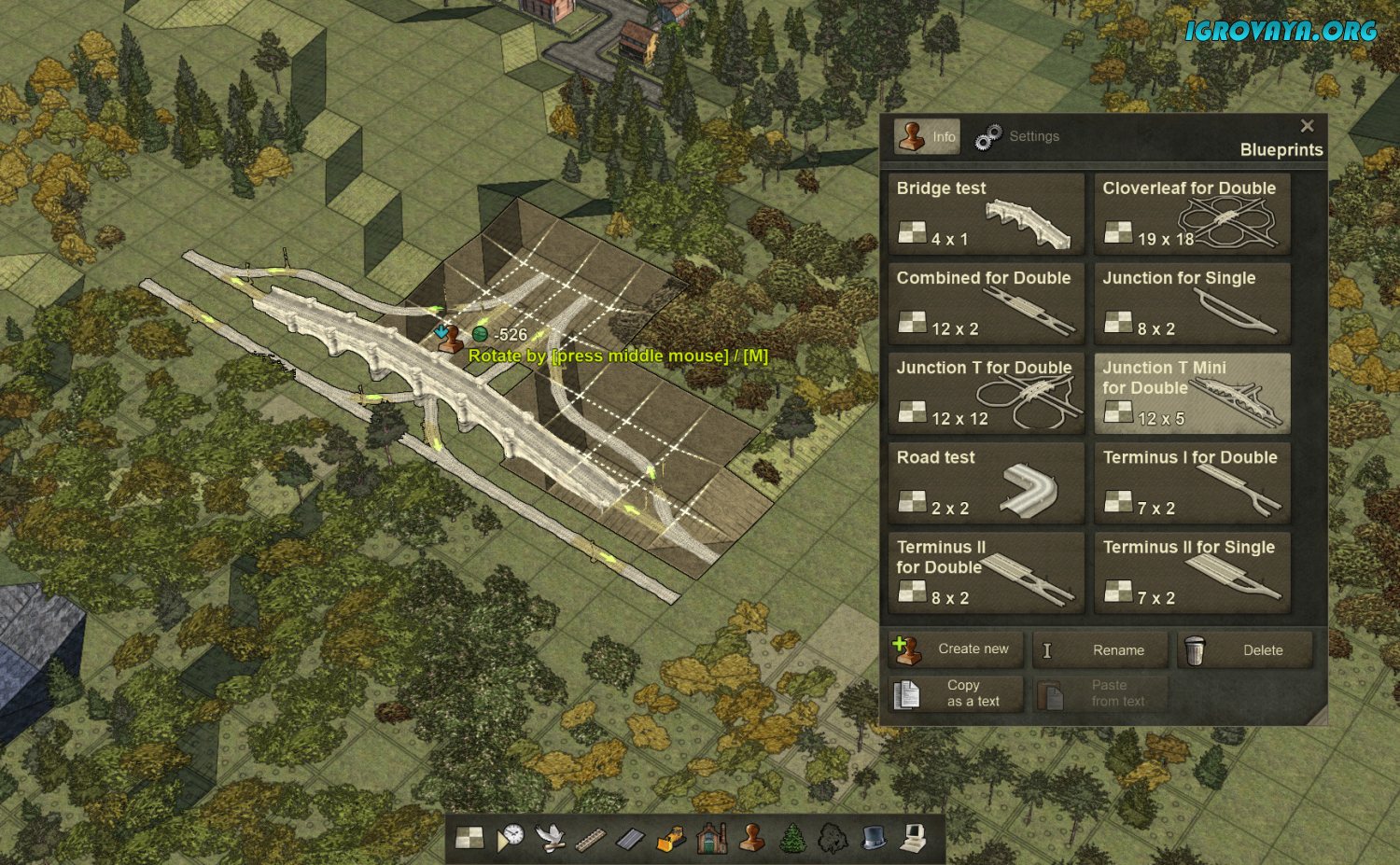
Task: Select the Junction T Mini for Double blueprint
Action: click(x=1192, y=393)
